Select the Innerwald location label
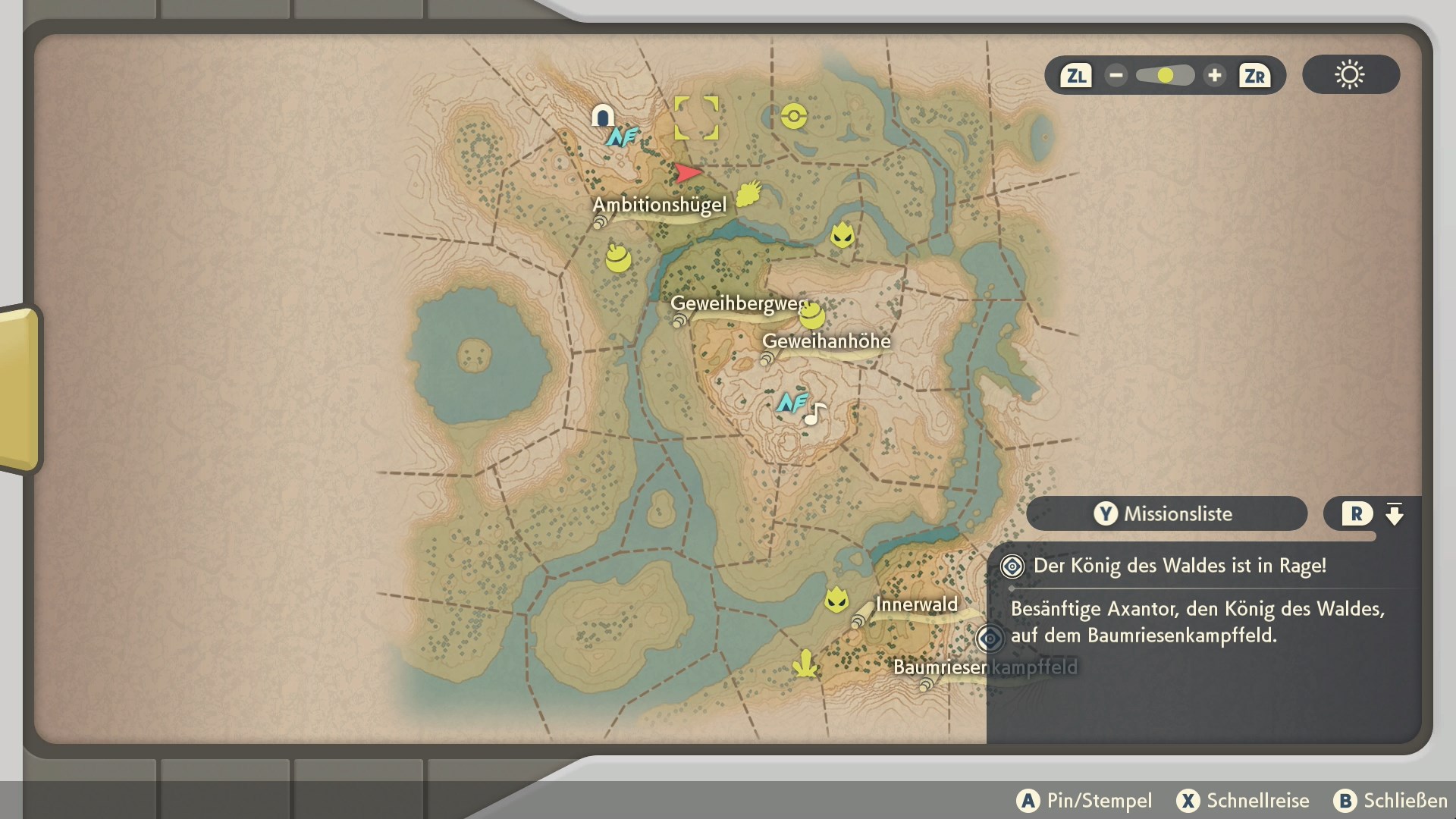1456x819 pixels. [x=916, y=604]
